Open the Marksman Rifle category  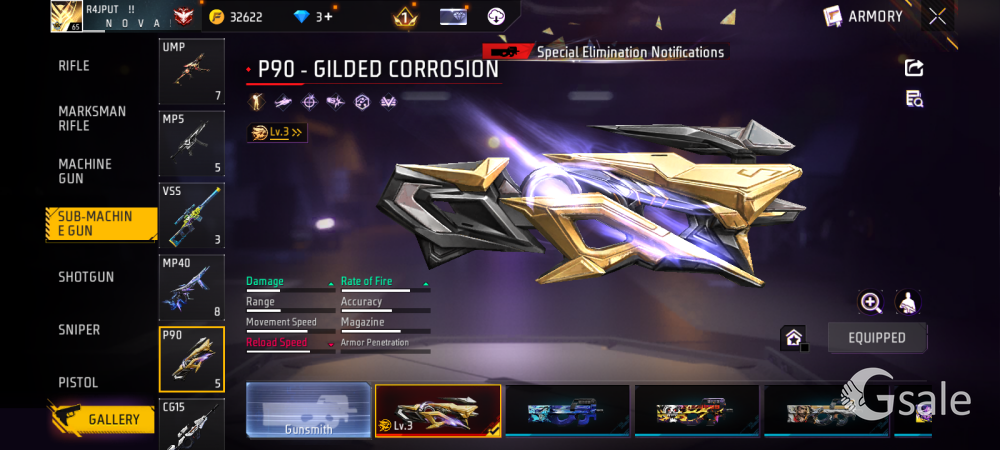tap(92, 118)
